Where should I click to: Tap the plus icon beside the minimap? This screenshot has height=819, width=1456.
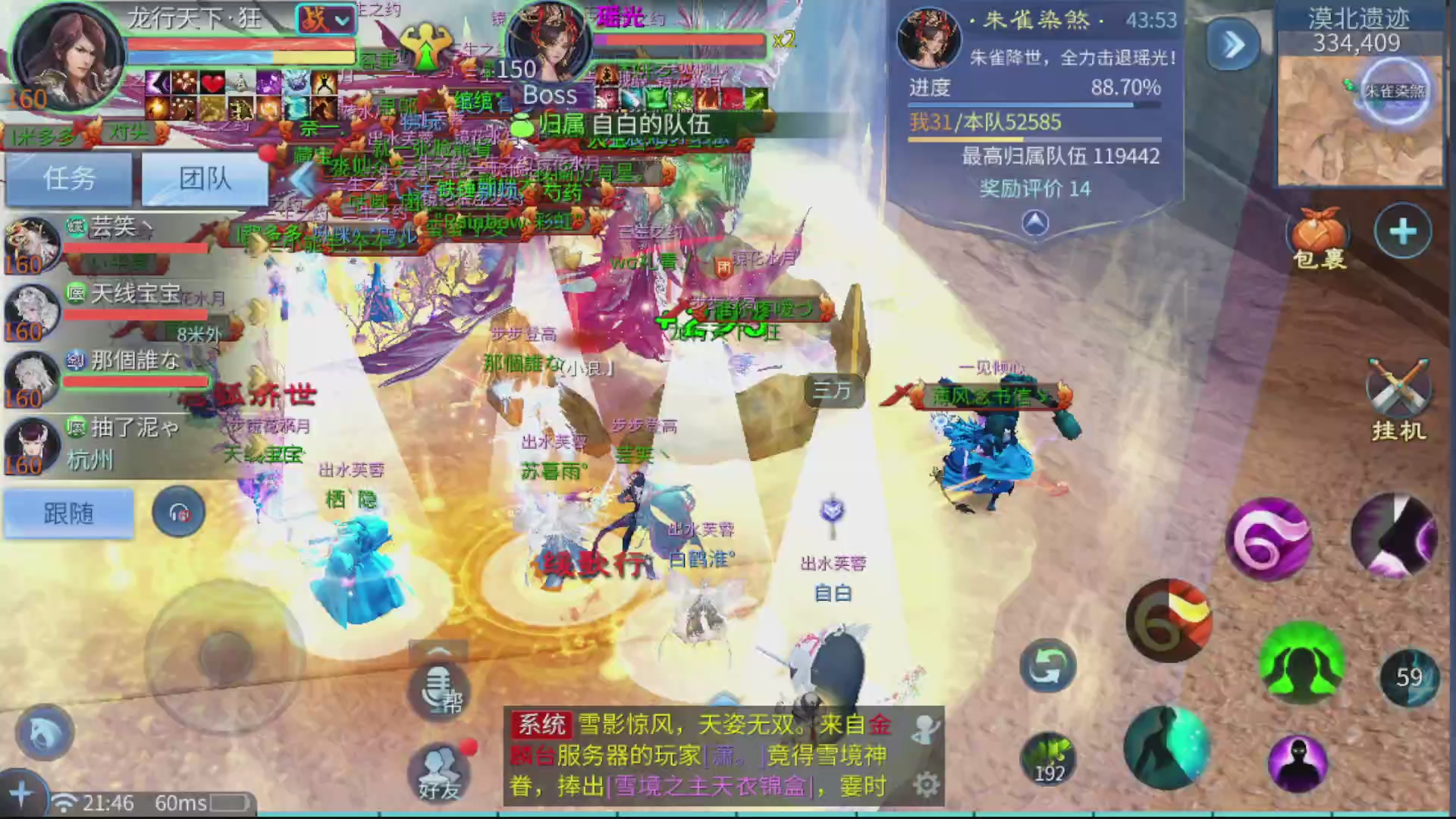pyautogui.click(x=1404, y=227)
